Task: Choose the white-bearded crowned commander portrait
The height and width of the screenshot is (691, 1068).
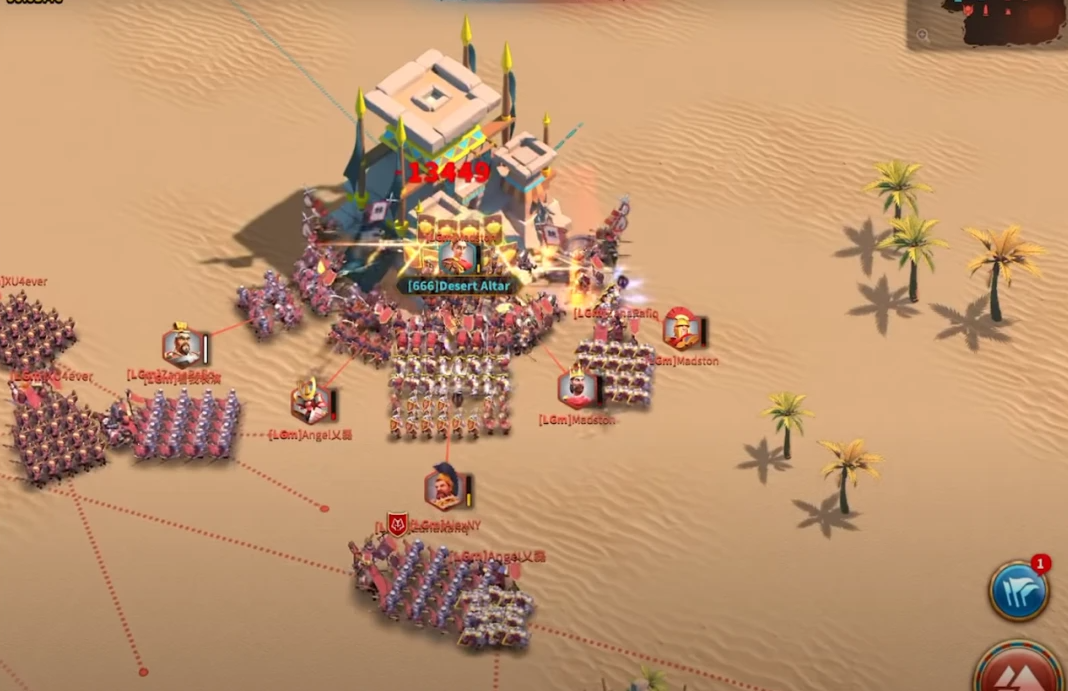Action: coord(182,347)
